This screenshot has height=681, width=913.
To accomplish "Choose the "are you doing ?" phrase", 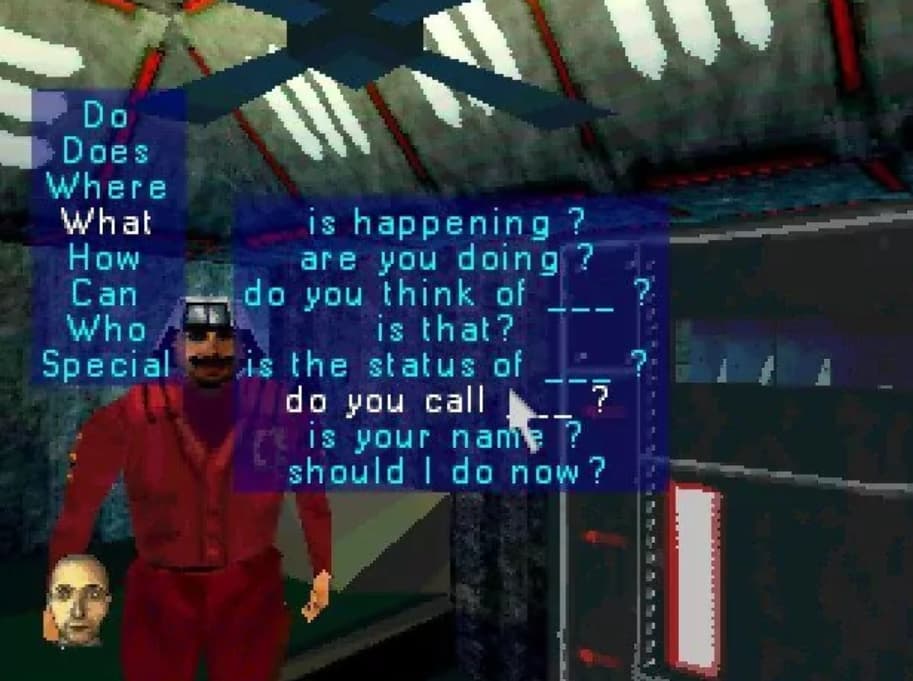I will tap(446, 259).
